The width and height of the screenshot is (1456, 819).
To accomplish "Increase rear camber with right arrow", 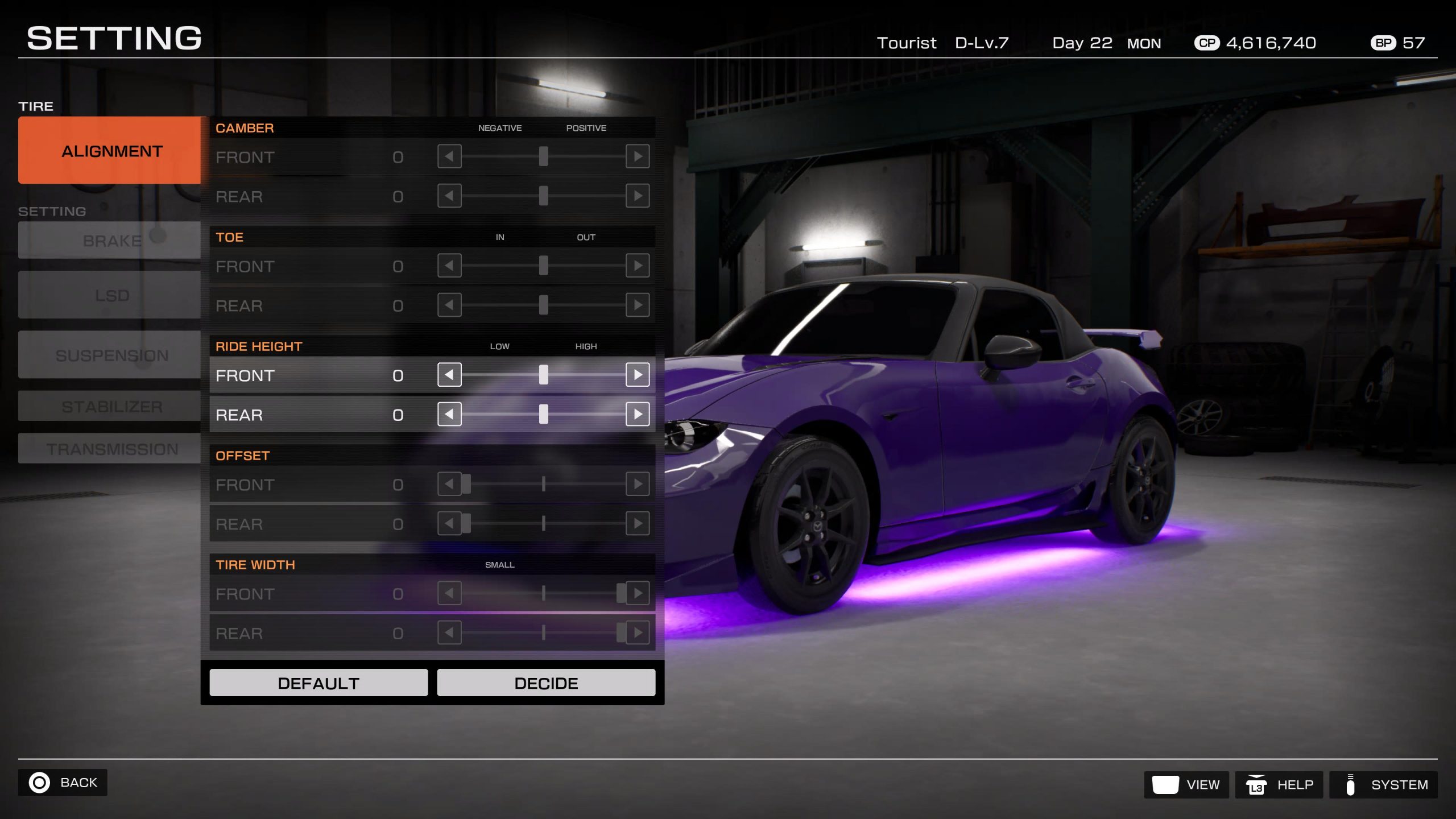I will click(x=638, y=196).
